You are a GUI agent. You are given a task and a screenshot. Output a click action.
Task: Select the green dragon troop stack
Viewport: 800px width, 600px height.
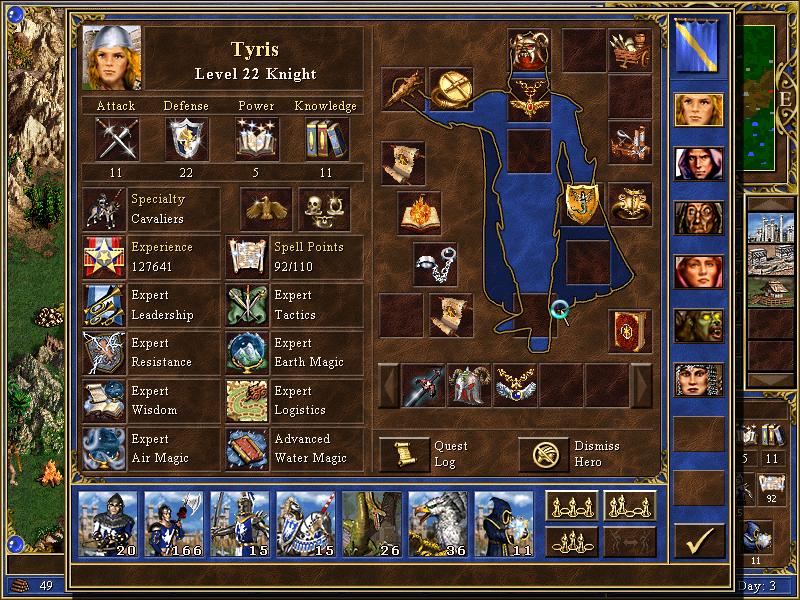tap(371, 520)
